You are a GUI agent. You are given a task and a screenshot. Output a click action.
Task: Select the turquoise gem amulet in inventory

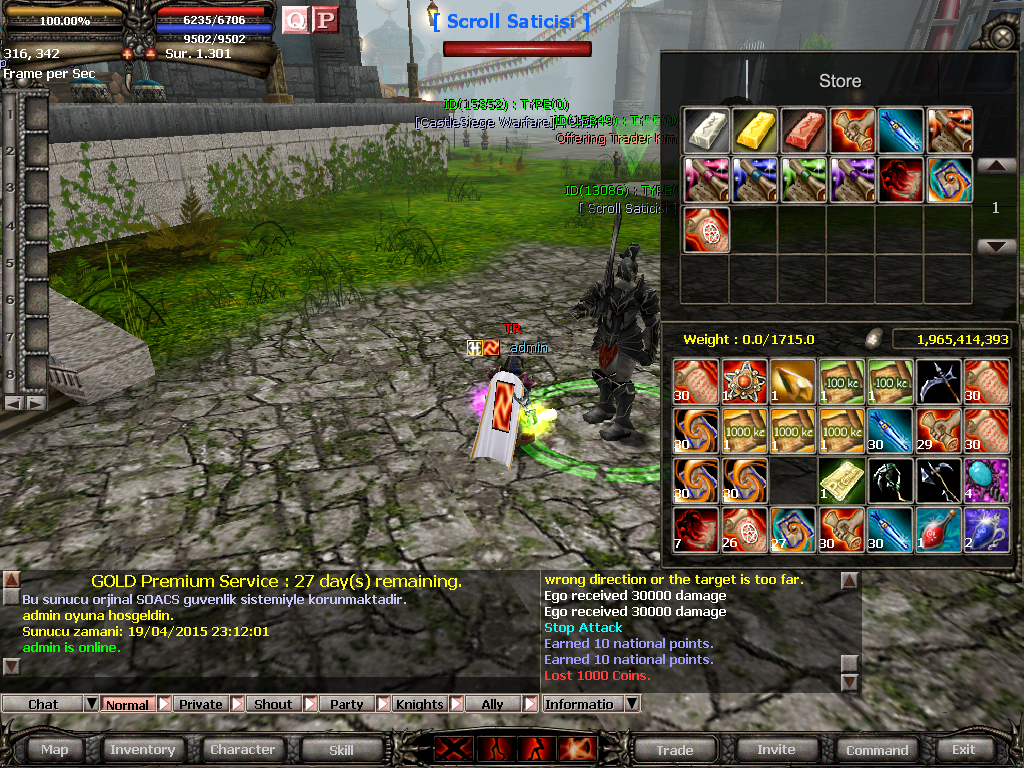point(988,480)
